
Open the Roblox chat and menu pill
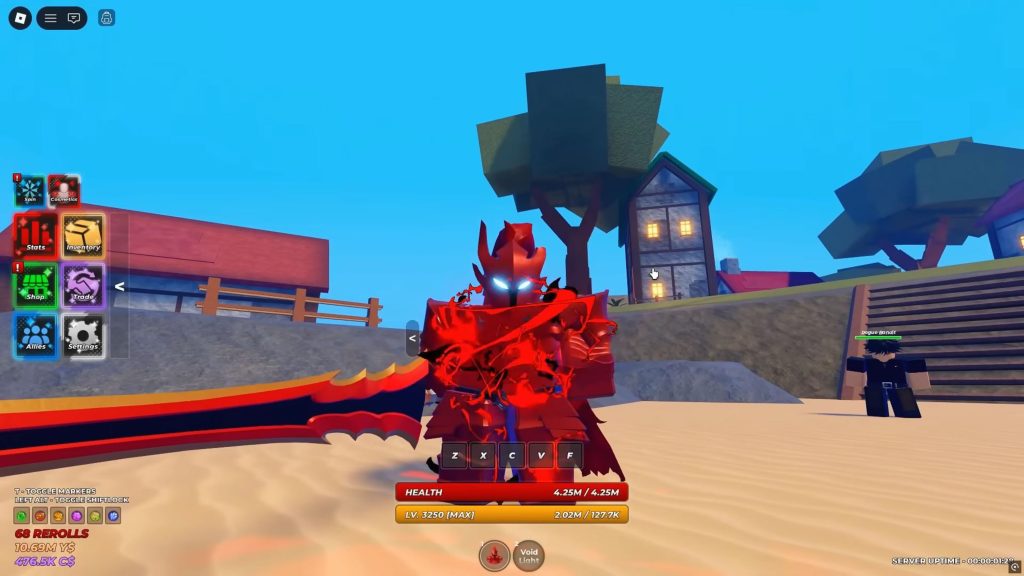62,18
